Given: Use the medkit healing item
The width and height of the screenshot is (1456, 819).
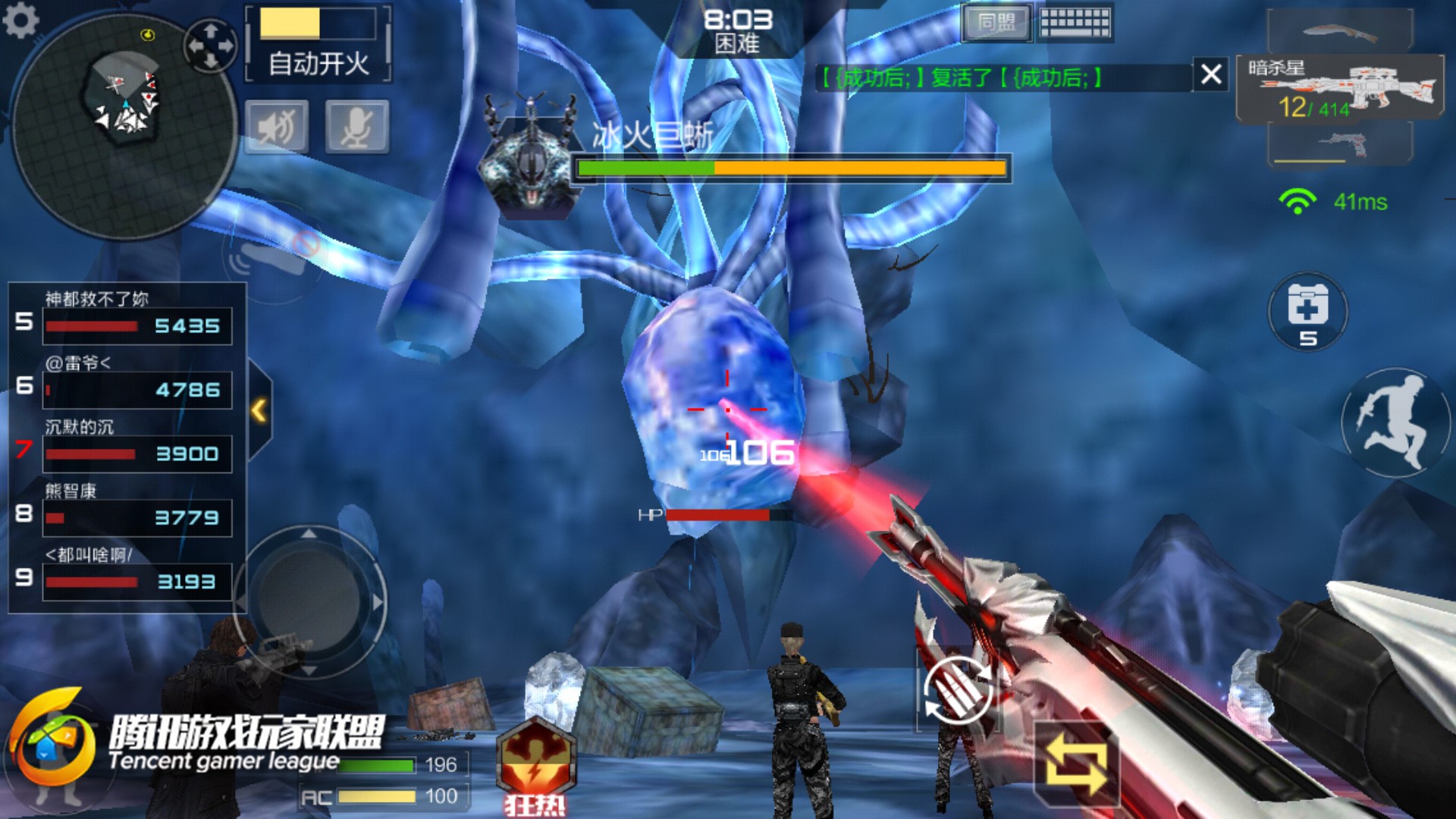Looking at the screenshot, I should (x=1307, y=312).
